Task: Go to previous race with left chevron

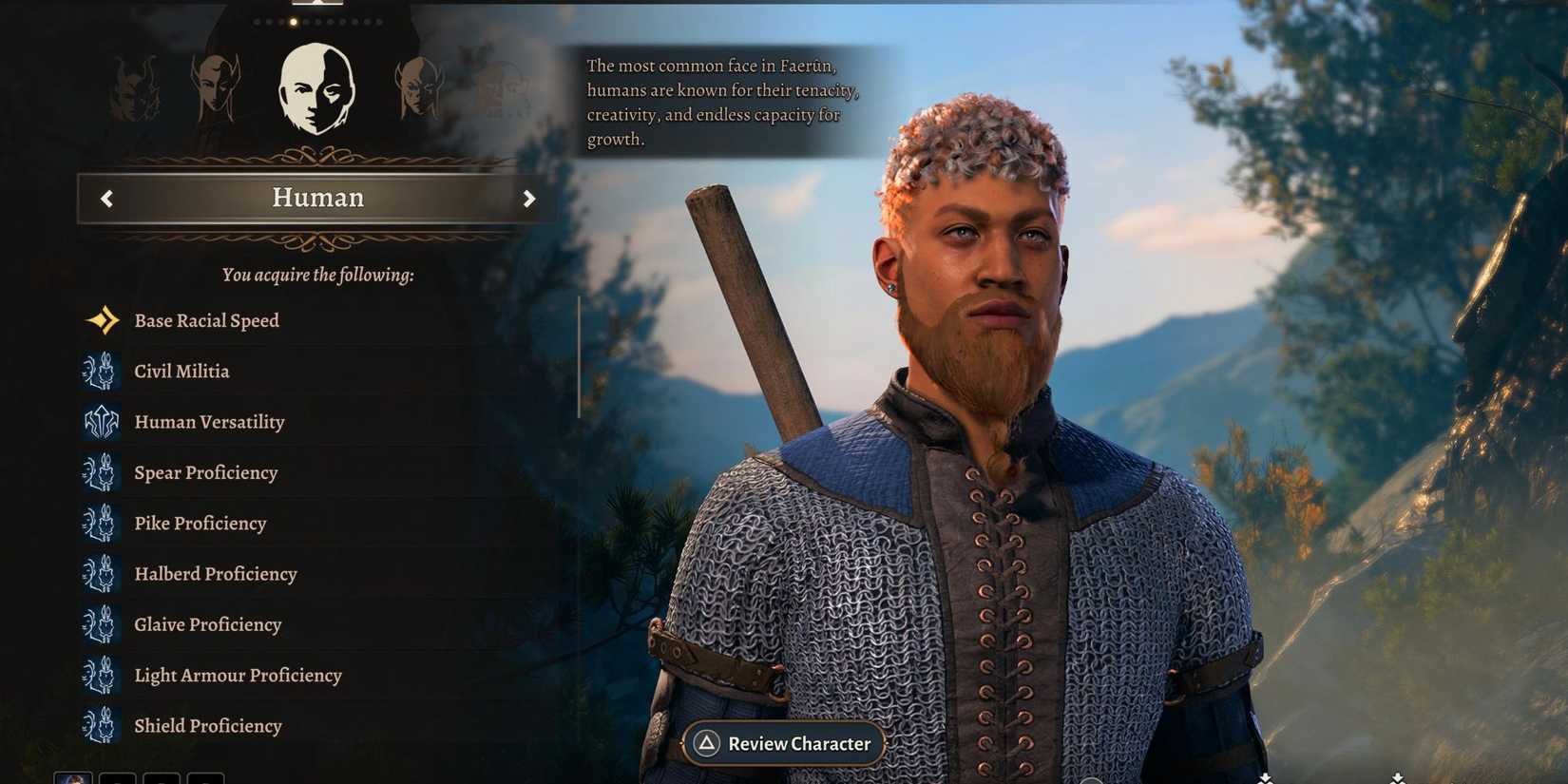Action: tap(106, 199)
